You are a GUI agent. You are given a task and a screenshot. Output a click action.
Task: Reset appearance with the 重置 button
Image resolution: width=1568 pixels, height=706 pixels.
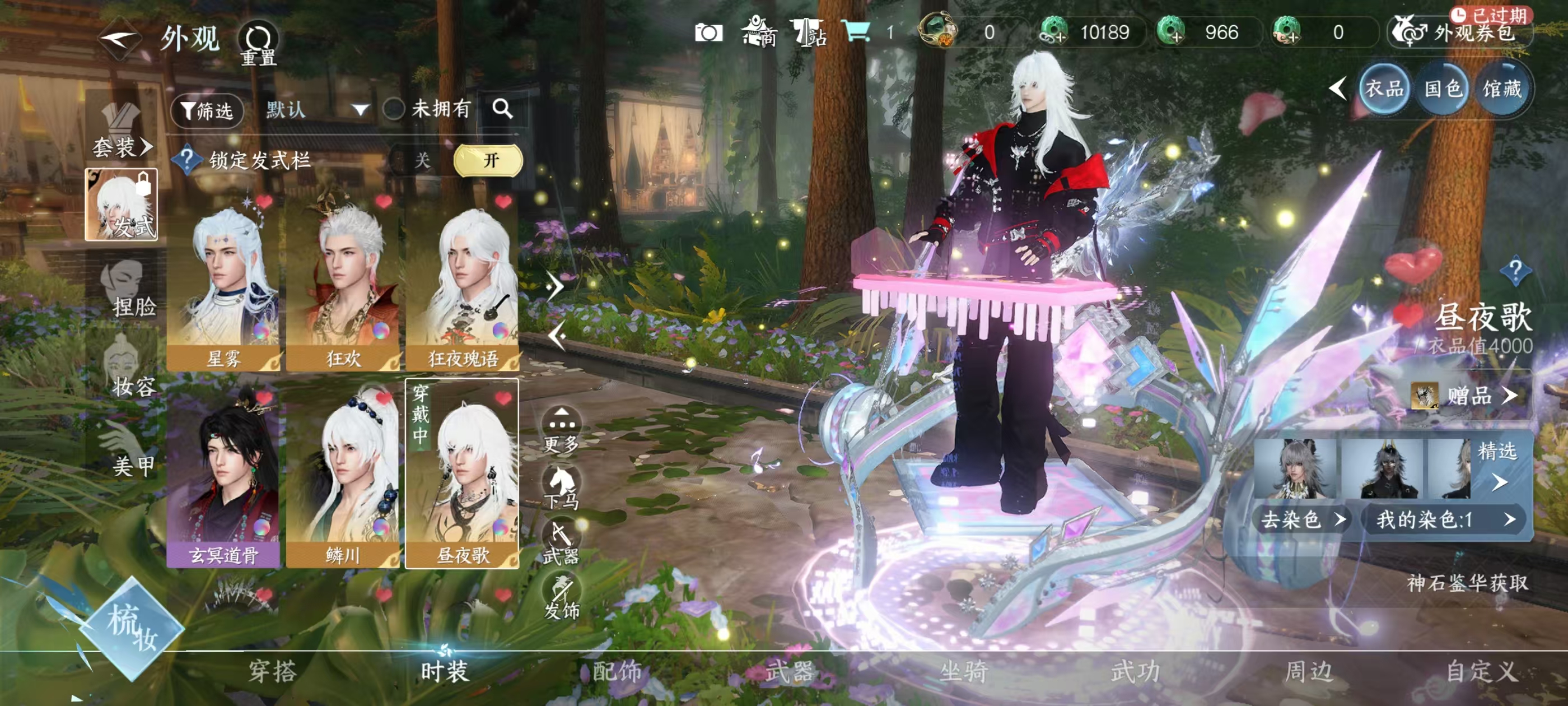tap(258, 44)
